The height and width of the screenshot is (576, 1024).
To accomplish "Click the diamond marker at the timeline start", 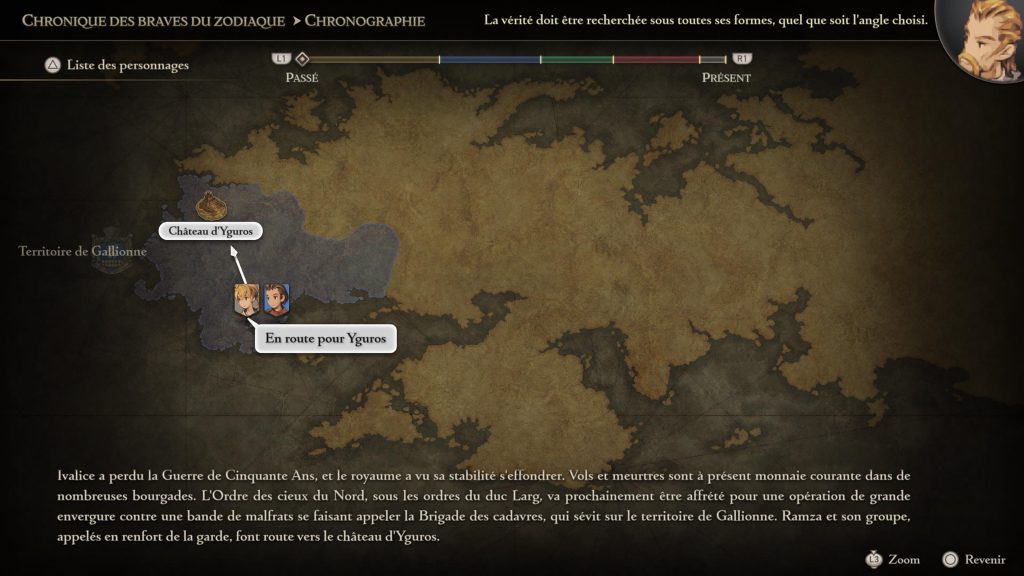I will point(302,59).
